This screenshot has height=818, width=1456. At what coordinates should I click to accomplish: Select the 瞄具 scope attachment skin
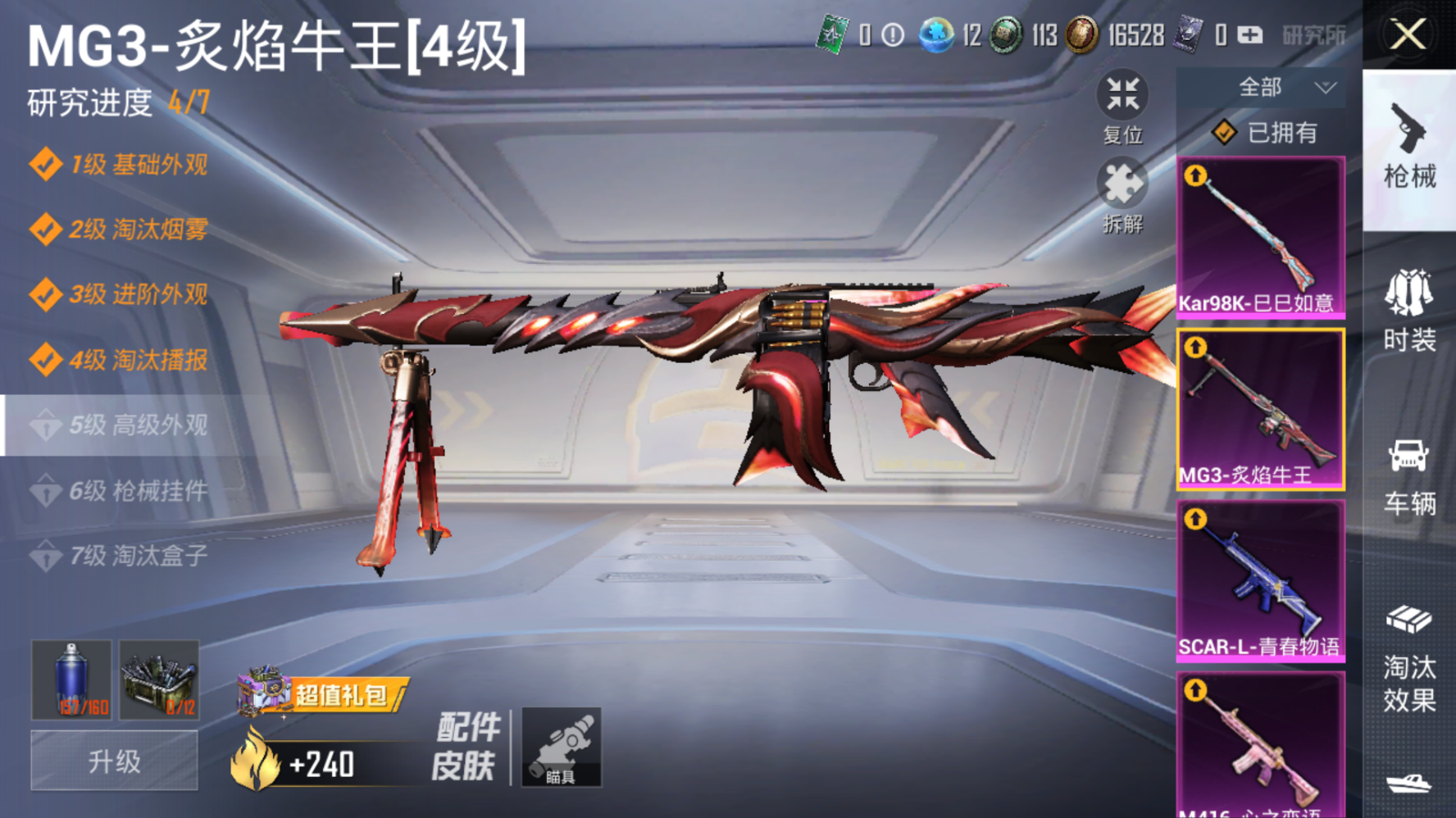(562, 748)
